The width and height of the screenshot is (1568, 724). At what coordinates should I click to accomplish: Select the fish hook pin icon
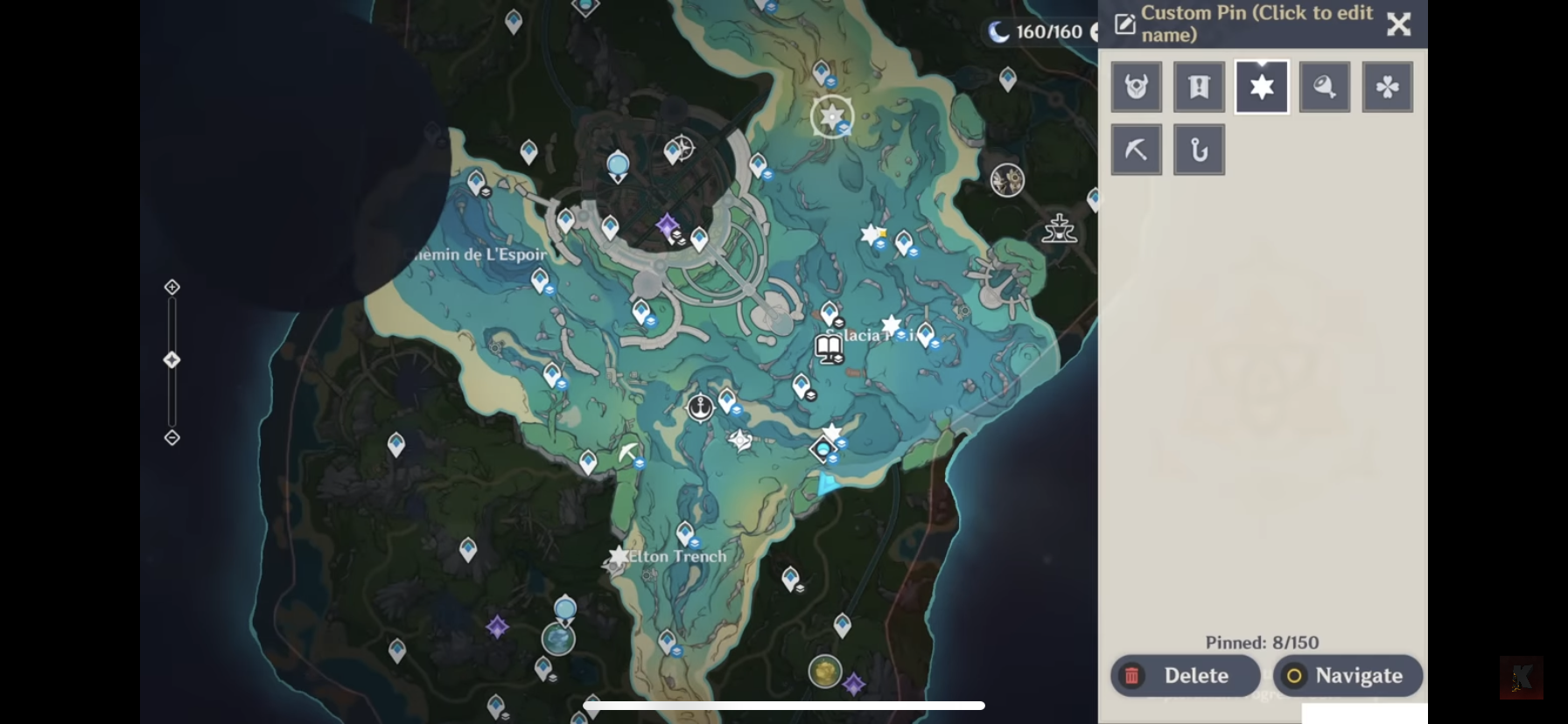[1199, 149]
